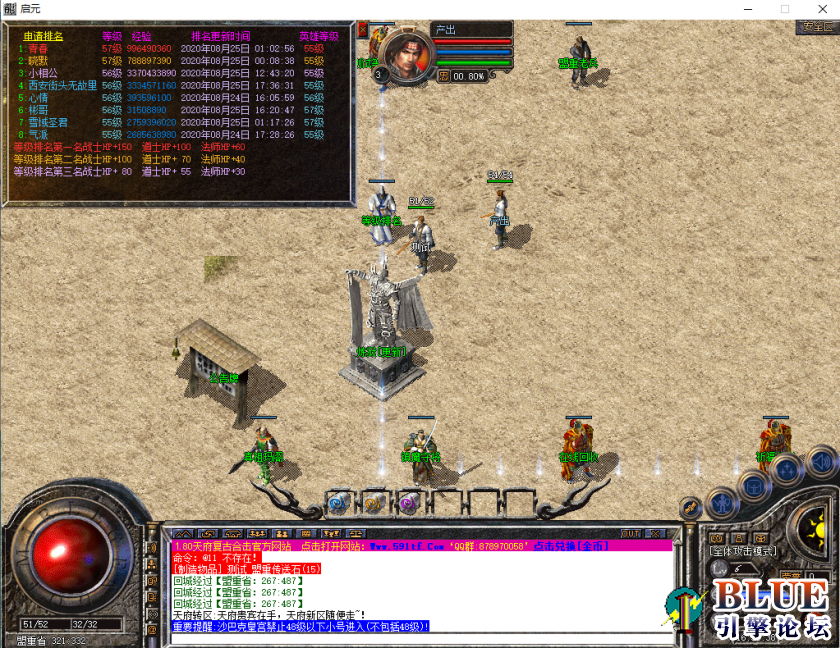
Task: Click the 沙巴克 notice line in chat
Action: click(x=300, y=626)
